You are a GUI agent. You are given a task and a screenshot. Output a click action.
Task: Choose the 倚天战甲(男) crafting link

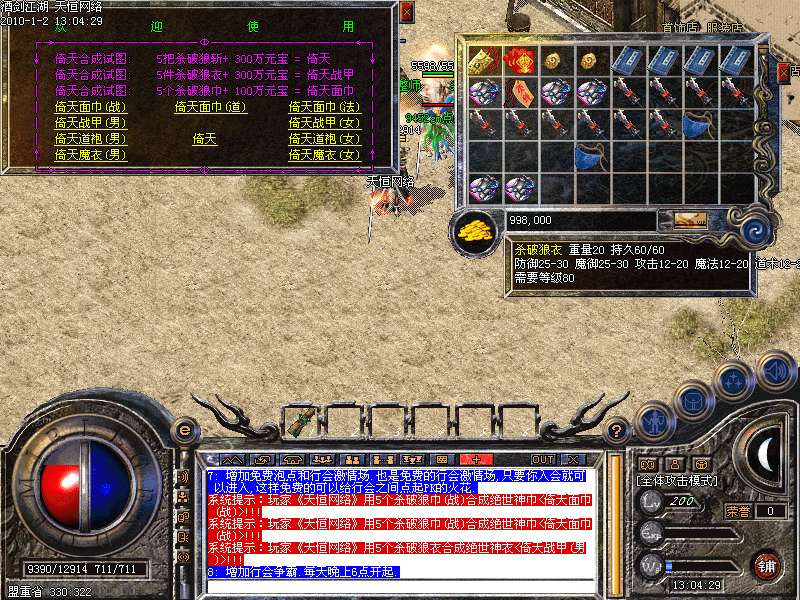[91, 123]
